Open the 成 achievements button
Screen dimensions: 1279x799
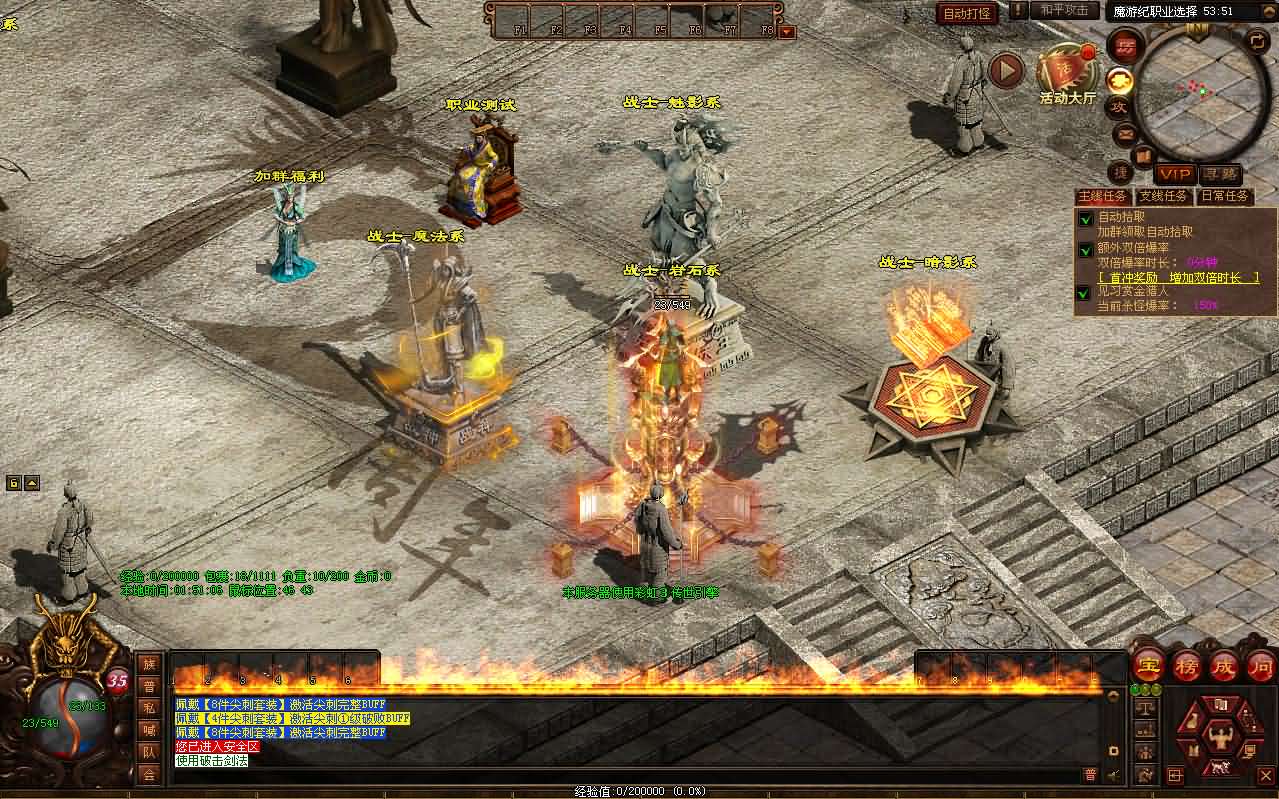pyautogui.click(x=1224, y=665)
